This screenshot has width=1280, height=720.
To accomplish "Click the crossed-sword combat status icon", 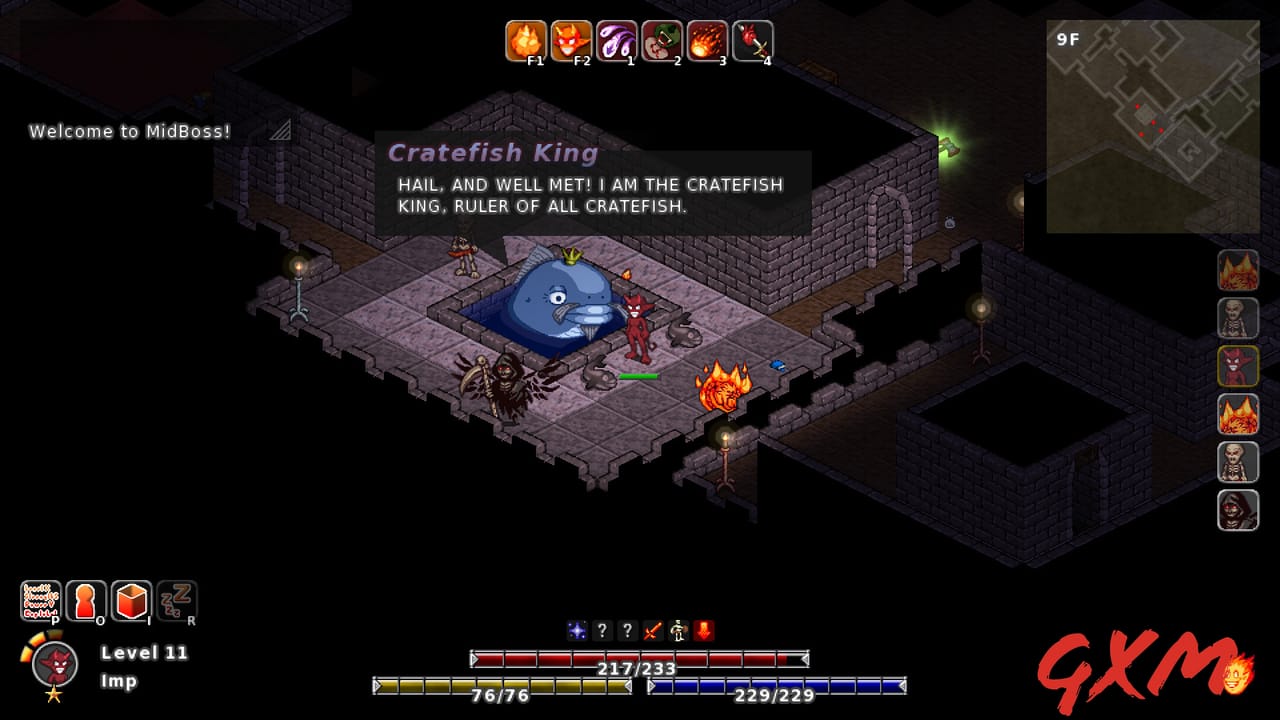I will point(651,630).
